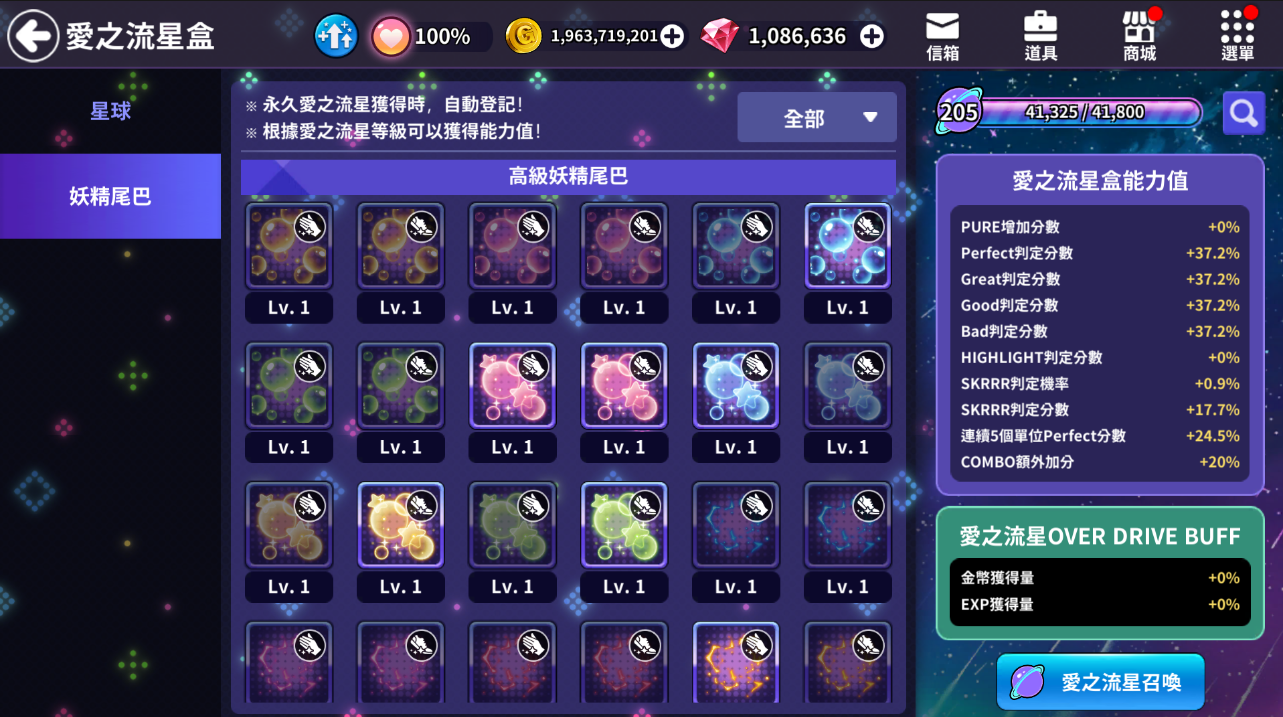The image size is (1283, 717).
Task: Add more gold coins with plus button
Action: pos(673,37)
